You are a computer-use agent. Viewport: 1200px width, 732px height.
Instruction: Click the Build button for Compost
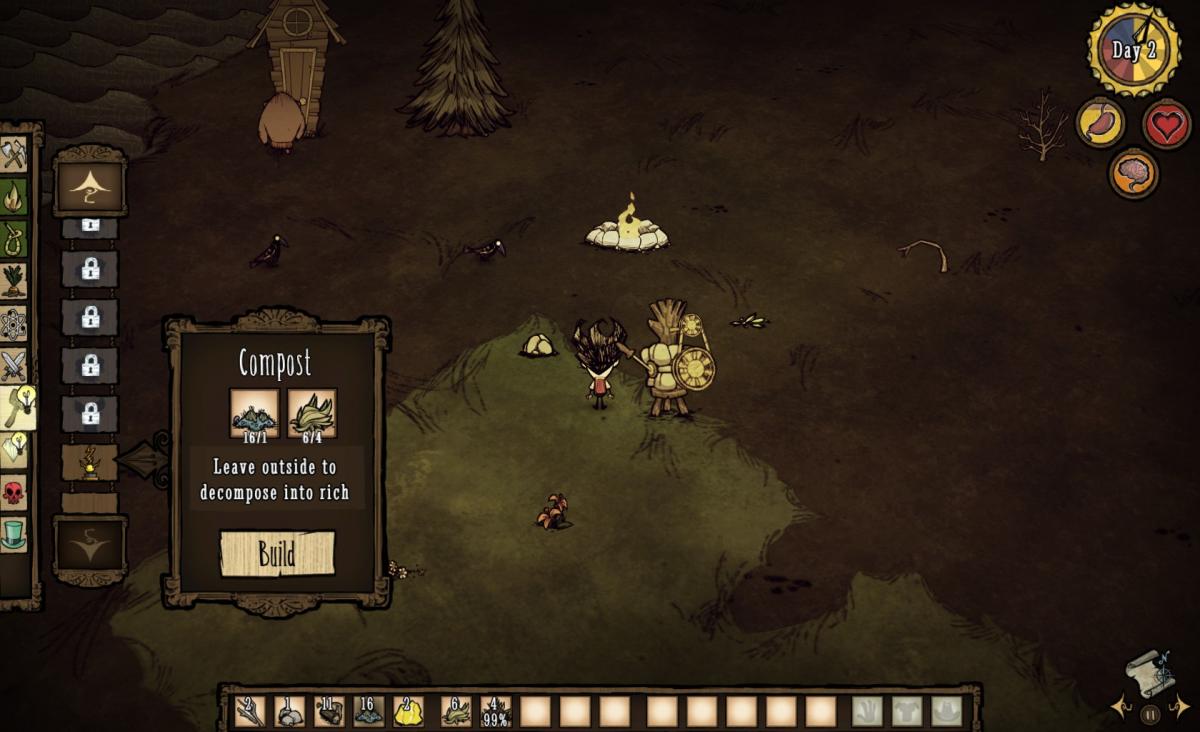pyautogui.click(x=277, y=554)
